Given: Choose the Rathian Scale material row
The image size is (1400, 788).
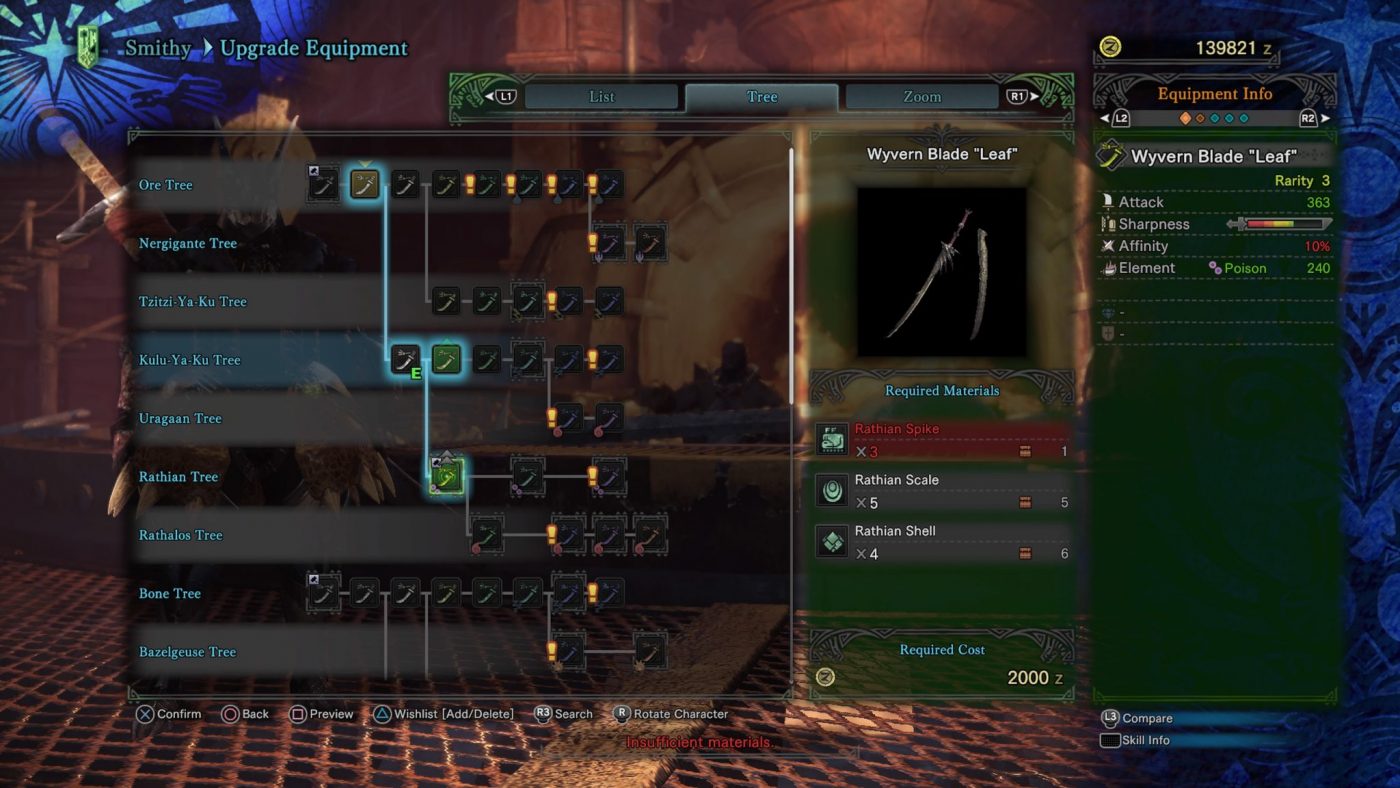Looking at the screenshot, I should pos(941,491).
